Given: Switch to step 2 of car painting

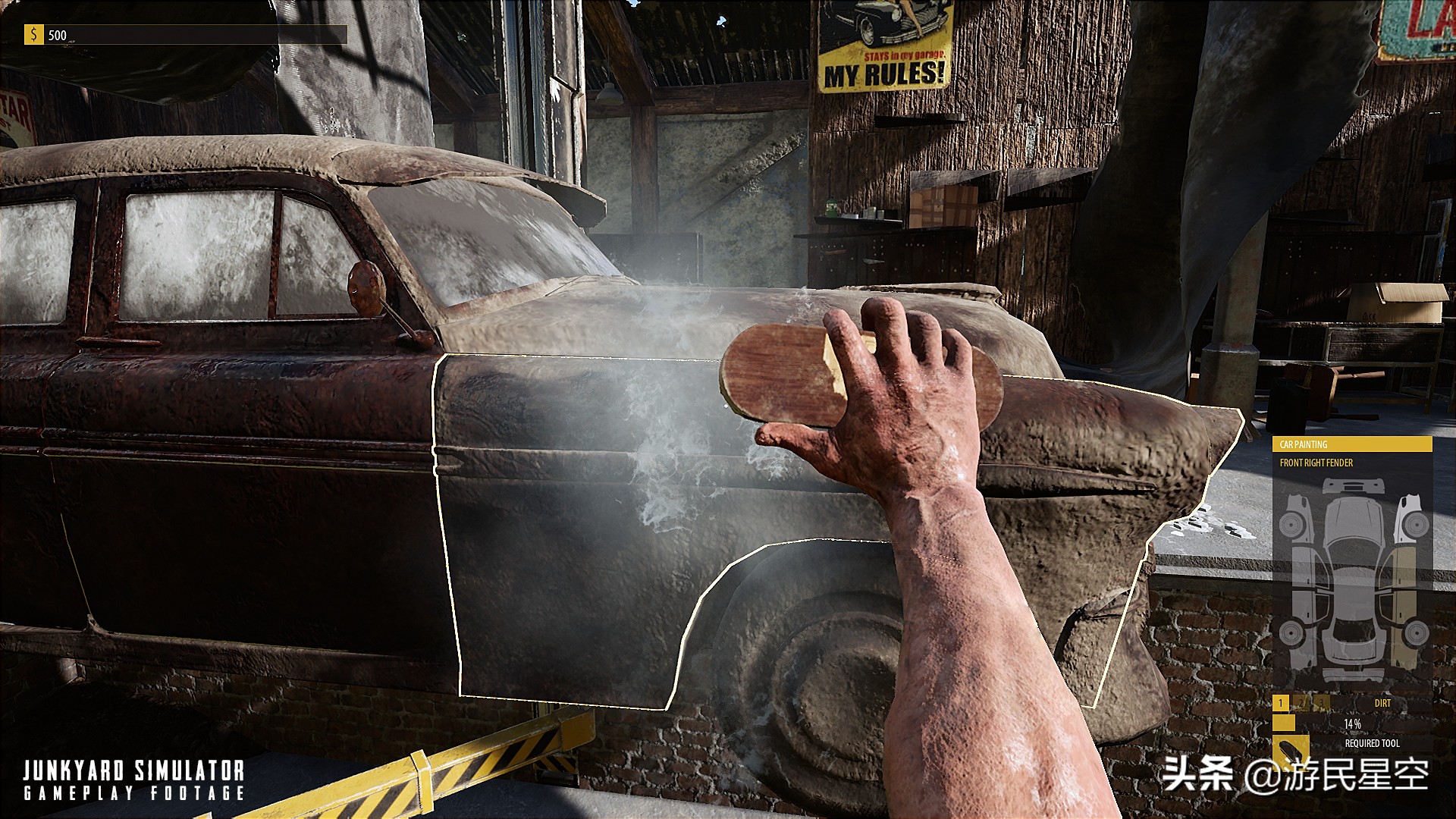Looking at the screenshot, I should (1301, 703).
